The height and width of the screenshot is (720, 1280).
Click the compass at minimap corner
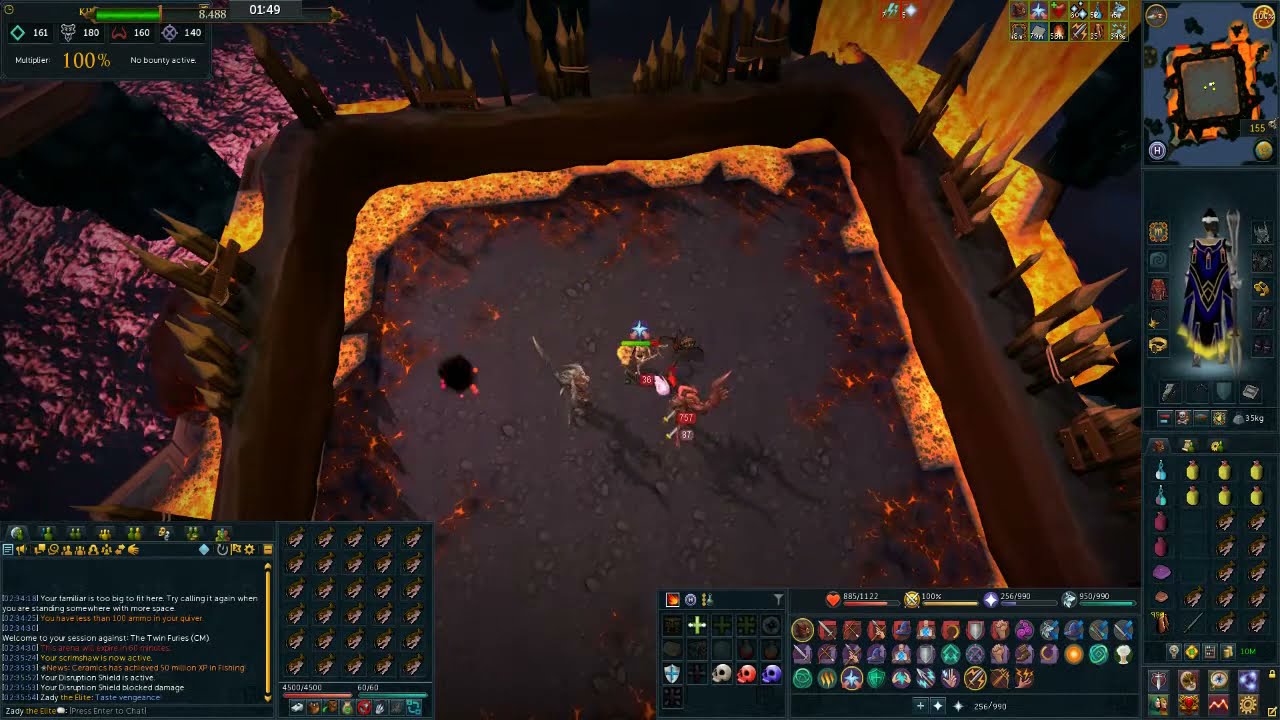click(1156, 15)
